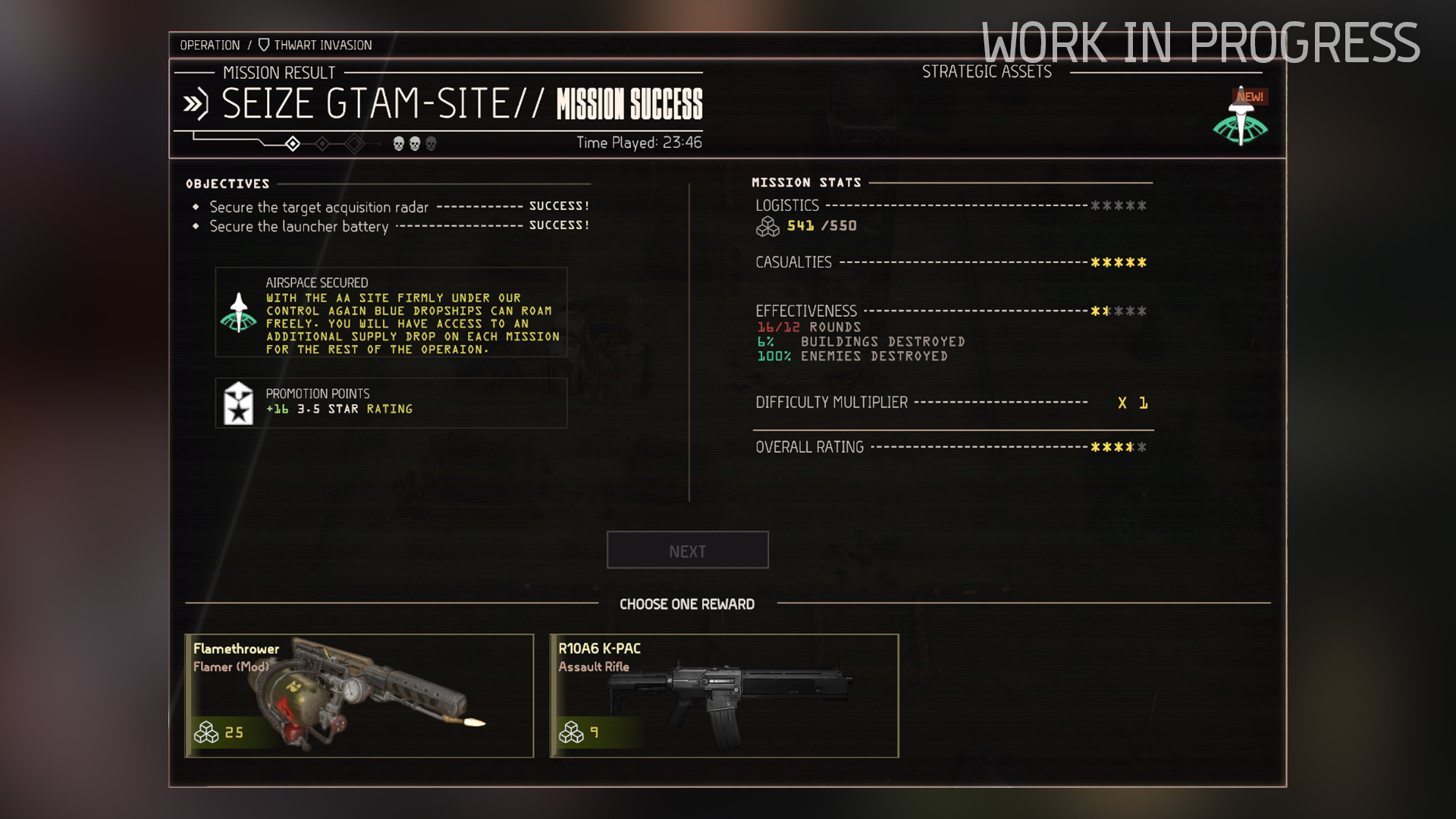
Task: Switch to the Strategic Assets tab
Action: tap(987, 71)
